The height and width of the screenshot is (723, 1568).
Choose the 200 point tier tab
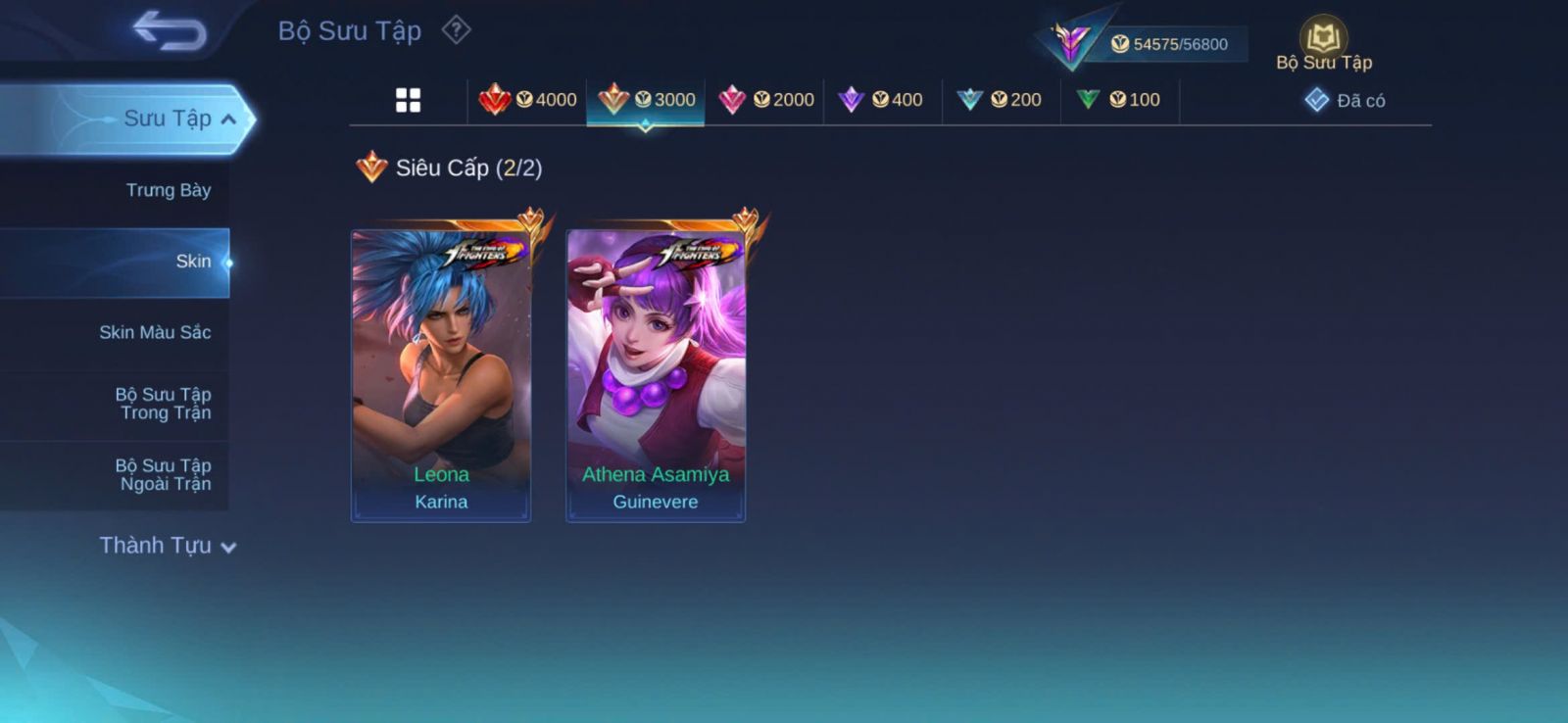[x=1001, y=100]
